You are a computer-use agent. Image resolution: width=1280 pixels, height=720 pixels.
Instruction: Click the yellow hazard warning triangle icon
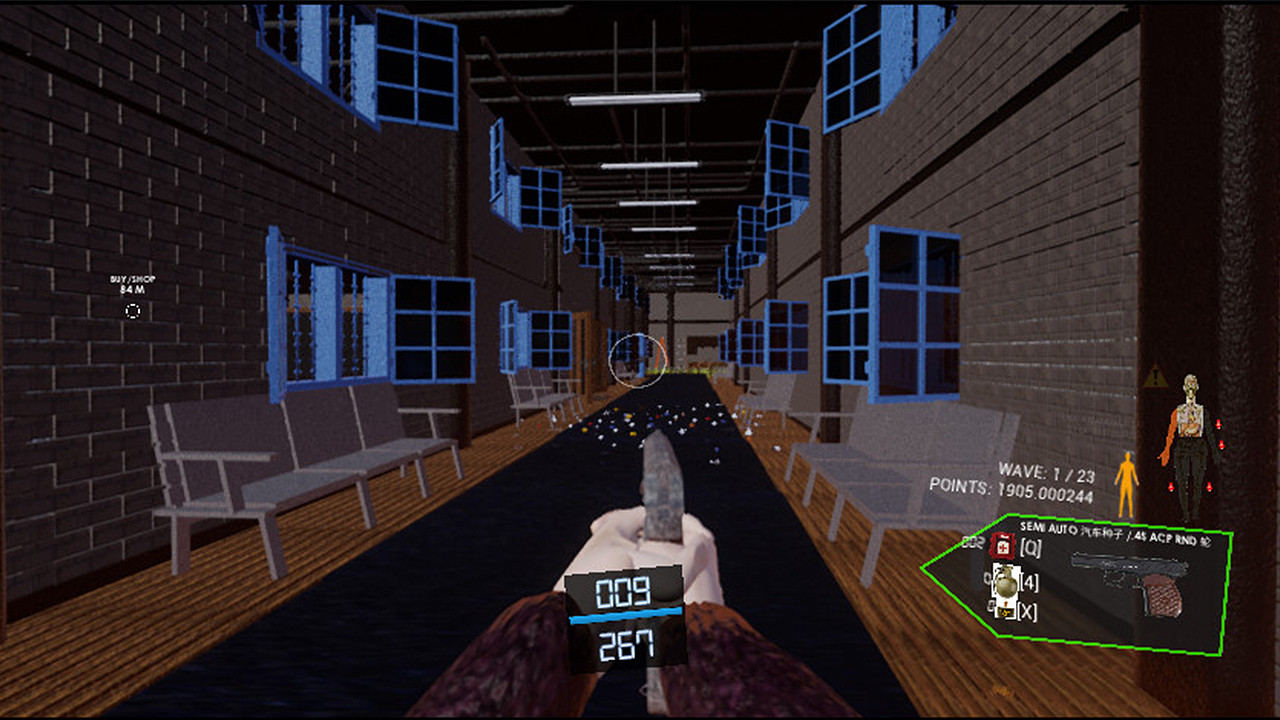pyautogui.click(x=1154, y=379)
